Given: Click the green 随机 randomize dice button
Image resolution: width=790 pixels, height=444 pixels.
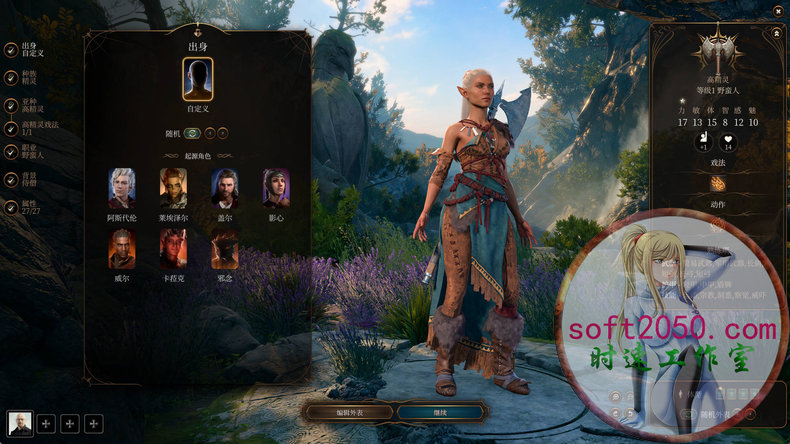Looking at the screenshot, I should click(192, 133).
